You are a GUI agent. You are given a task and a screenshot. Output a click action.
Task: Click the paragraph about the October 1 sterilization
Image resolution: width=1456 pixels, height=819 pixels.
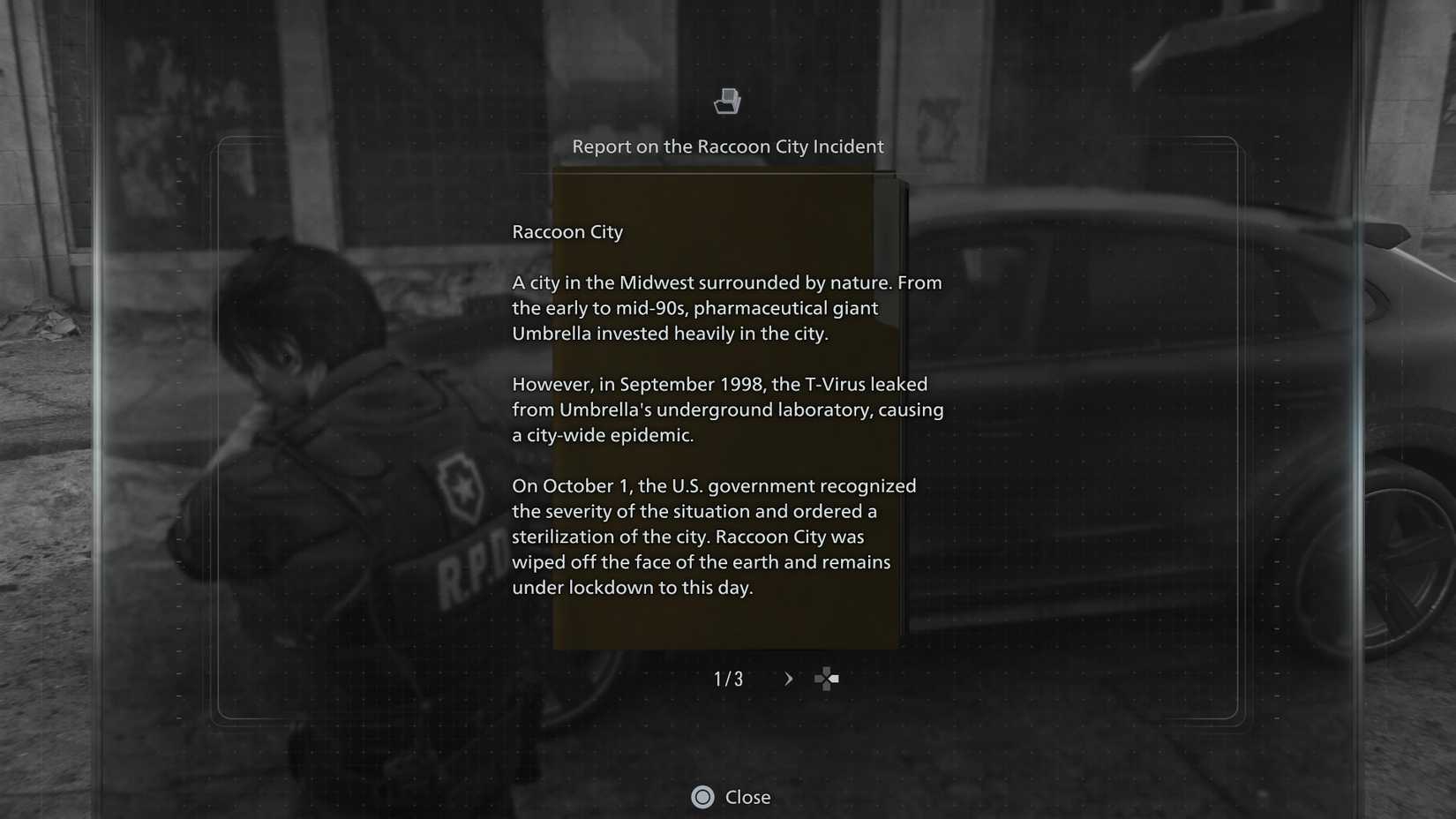(x=713, y=536)
